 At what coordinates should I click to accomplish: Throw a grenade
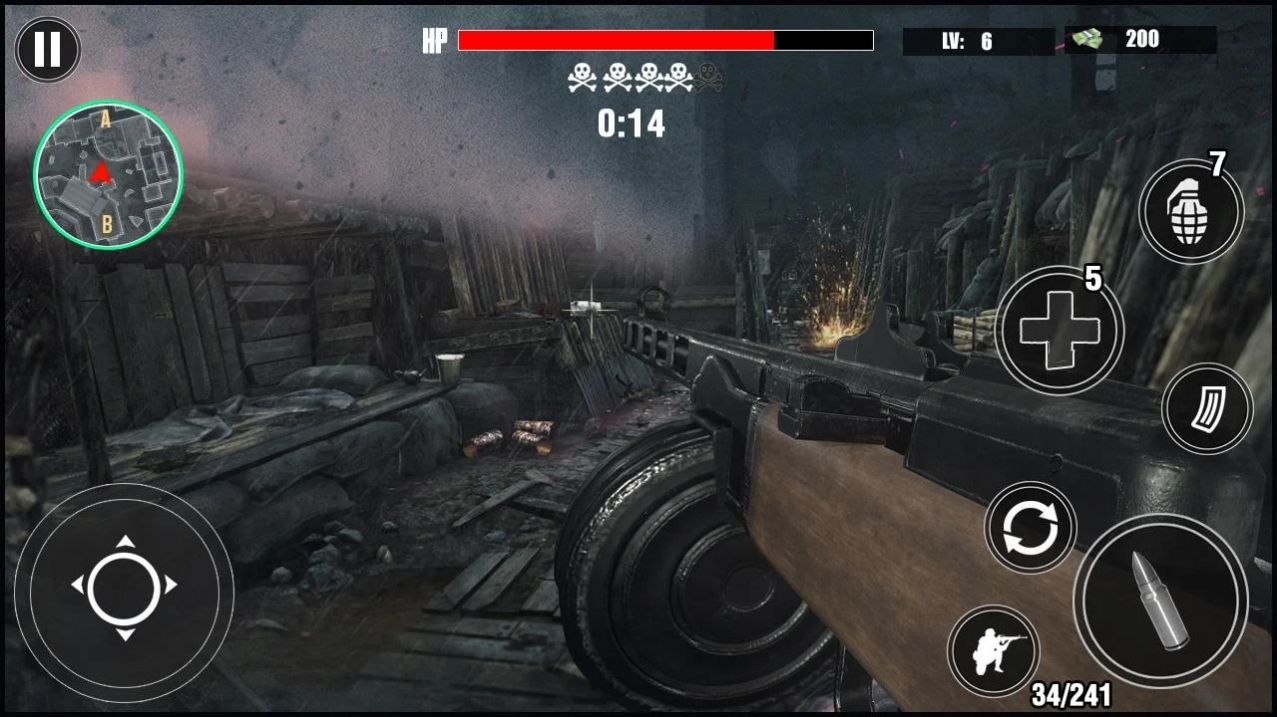1190,212
